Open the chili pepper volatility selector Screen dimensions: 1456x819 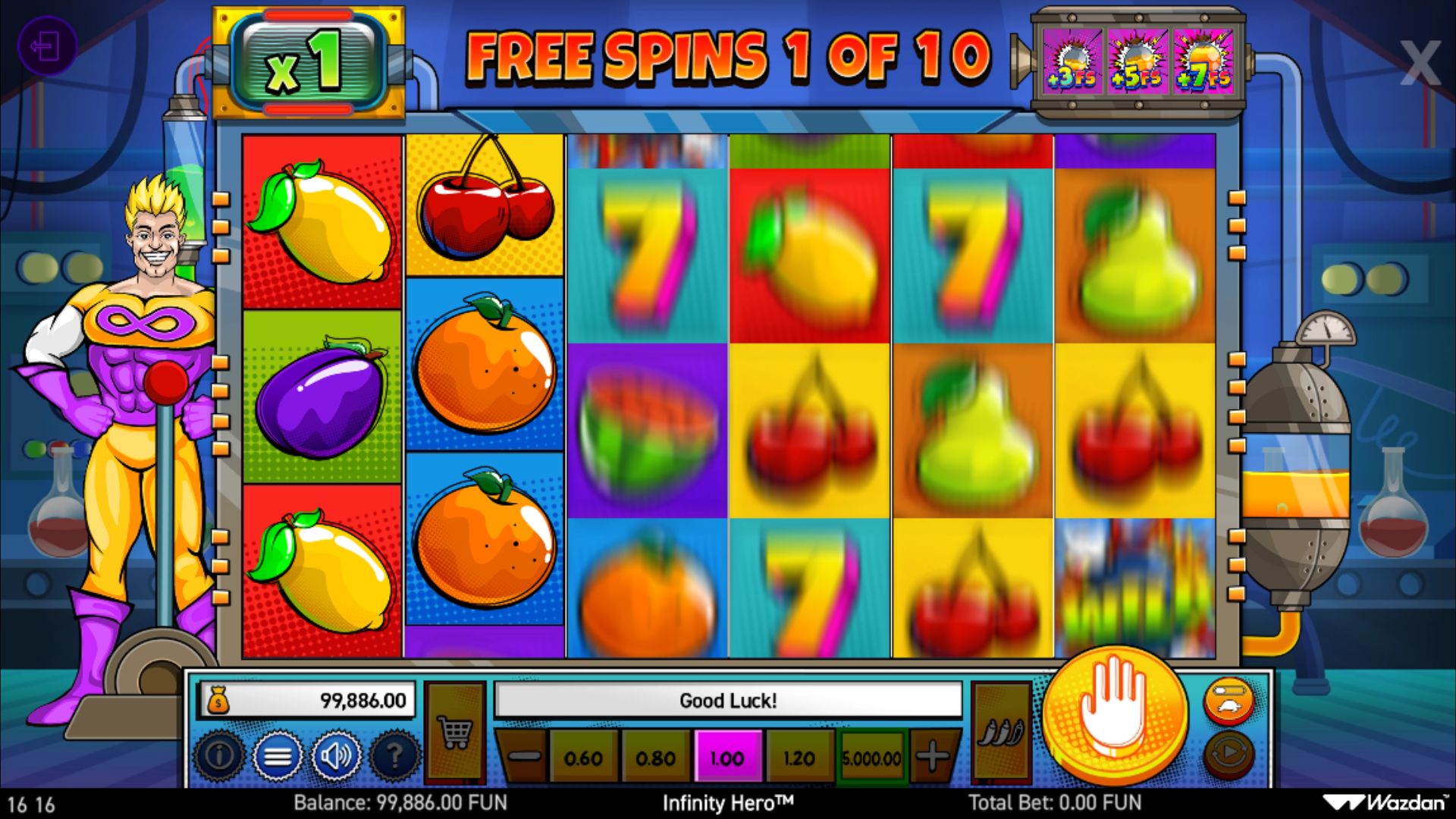(1001, 733)
